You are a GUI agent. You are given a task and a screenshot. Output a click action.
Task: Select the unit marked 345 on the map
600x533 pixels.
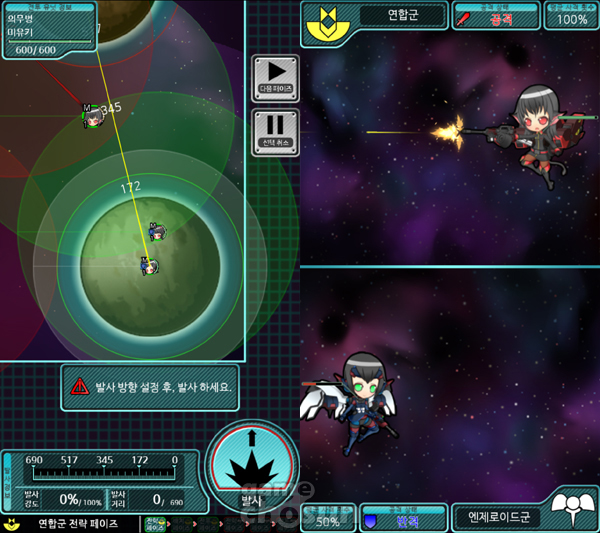[x=91, y=116]
